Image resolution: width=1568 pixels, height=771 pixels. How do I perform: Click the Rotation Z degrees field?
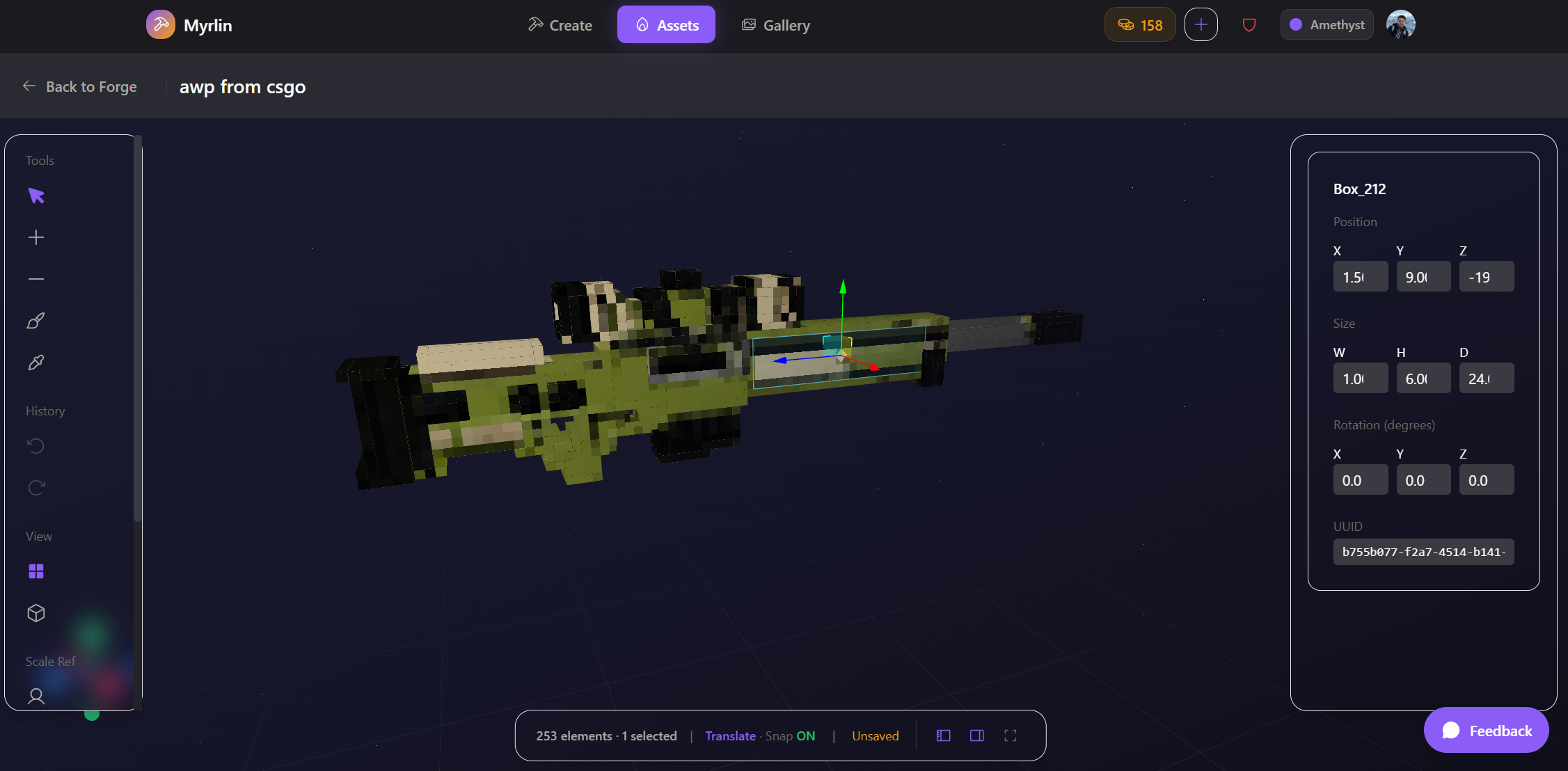pos(1486,480)
